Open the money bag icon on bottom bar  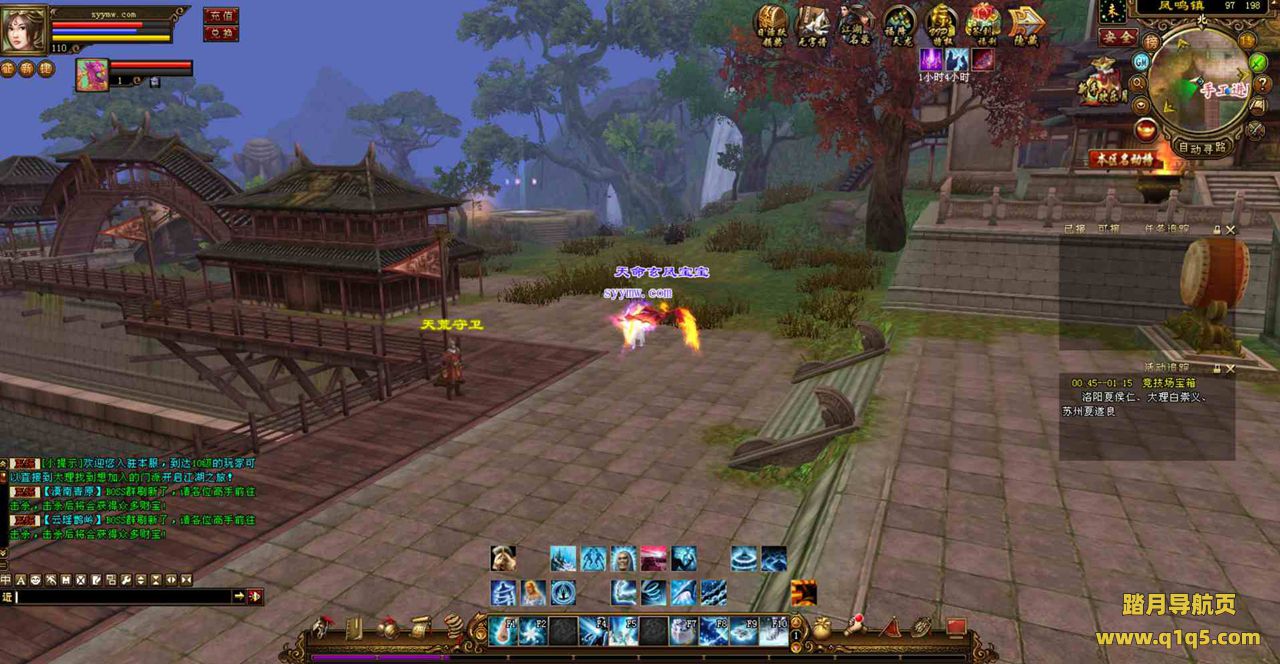click(x=821, y=628)
